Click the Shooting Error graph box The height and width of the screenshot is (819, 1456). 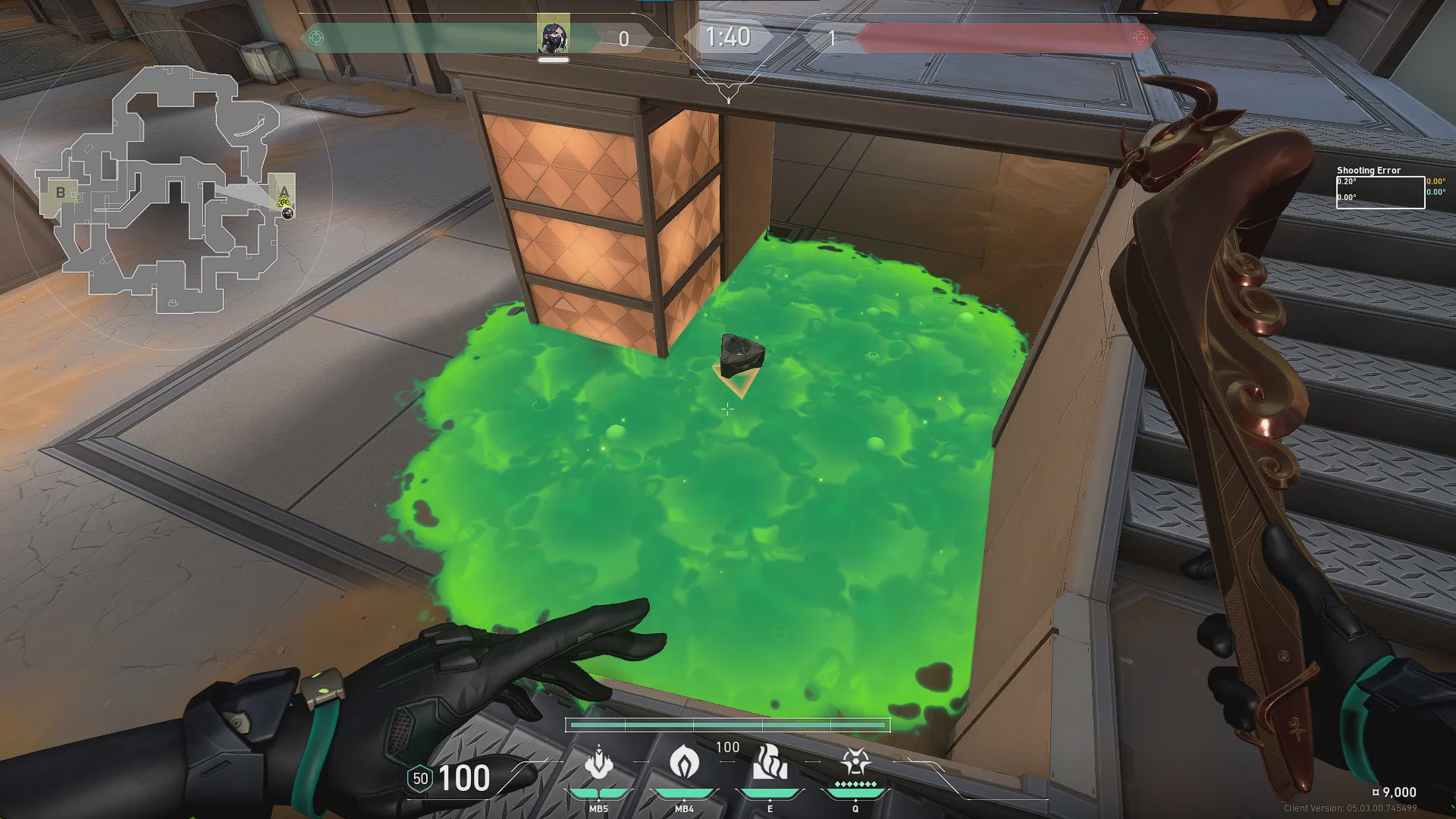1380,192
